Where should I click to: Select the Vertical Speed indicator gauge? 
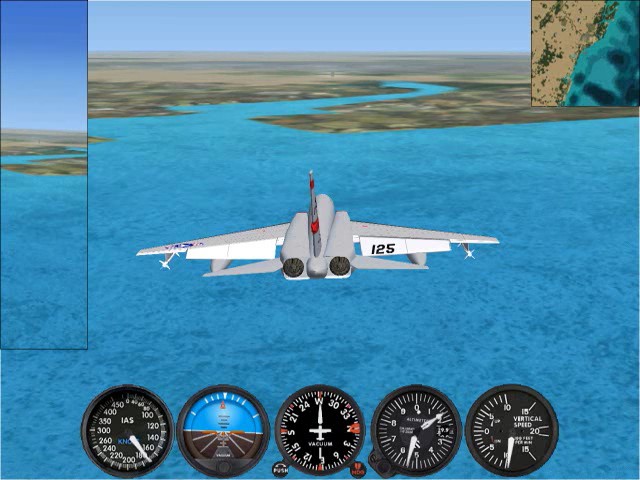click(x=511, y=430)
